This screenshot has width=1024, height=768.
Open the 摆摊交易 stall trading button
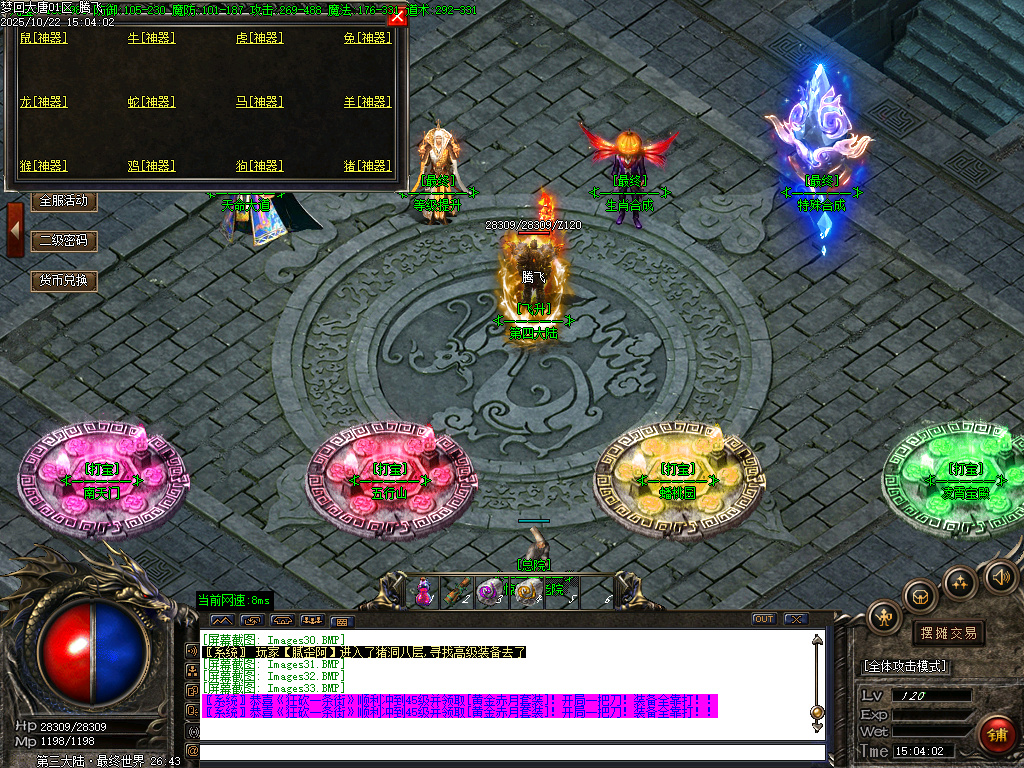(x=948, y=633)
